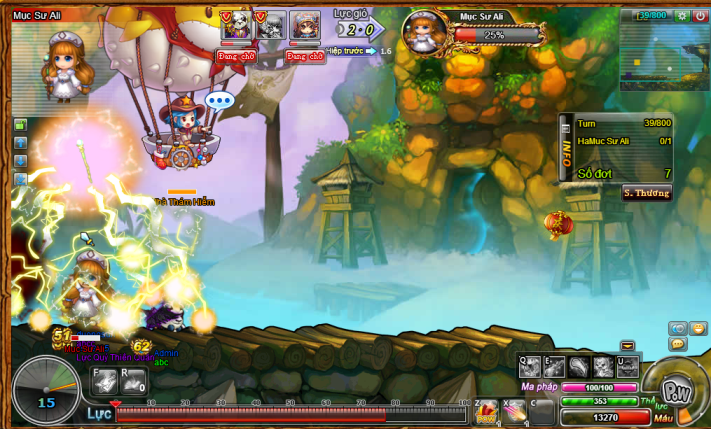This screenshot has width=711, height=429.
Task: Click the Lực power gauge bar
Action: (x=290, y=413)
